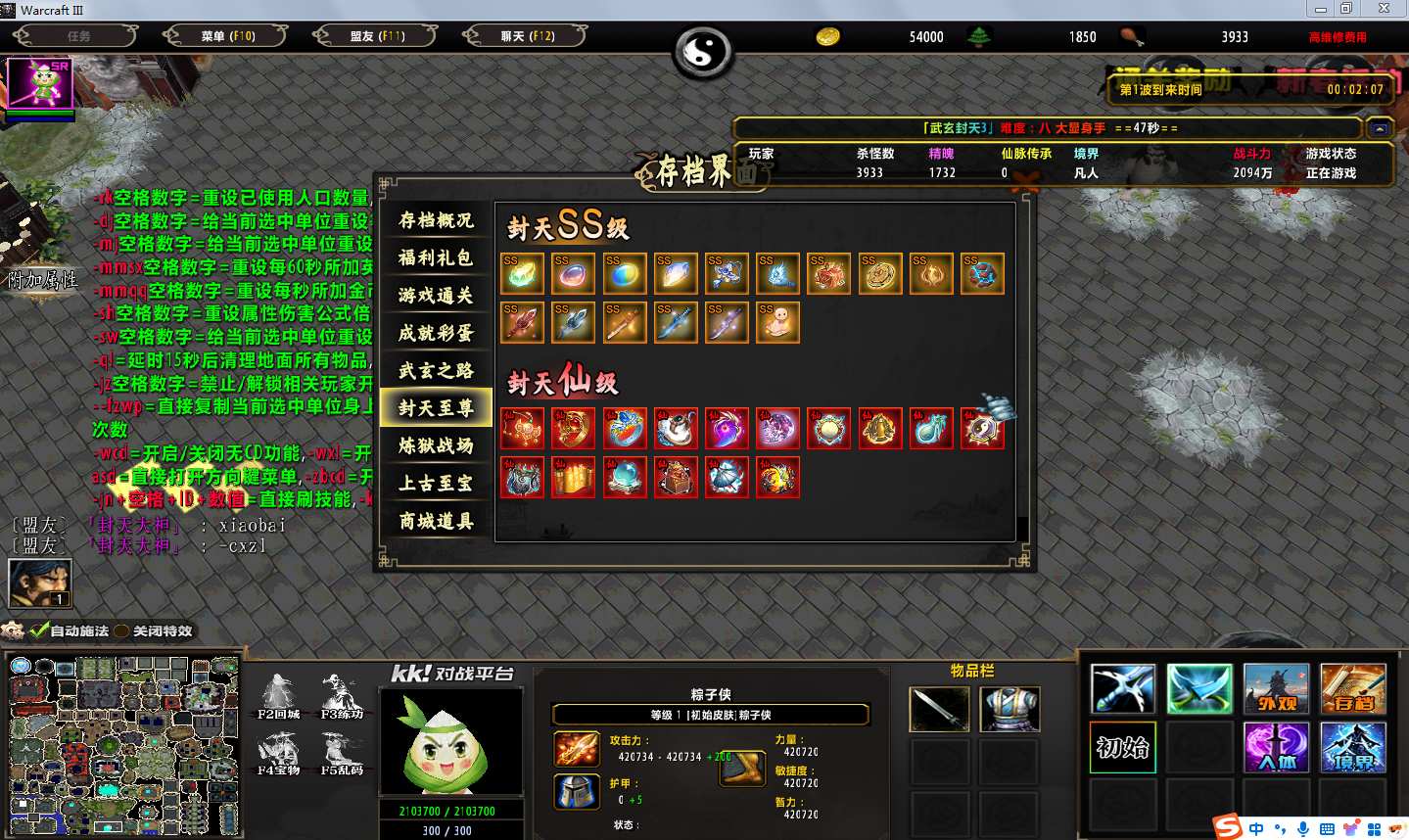The width and height of the screenshot is (1409, 840).
Task: Open the 存档 save ability icon
Action: [x=1352, y=689]
